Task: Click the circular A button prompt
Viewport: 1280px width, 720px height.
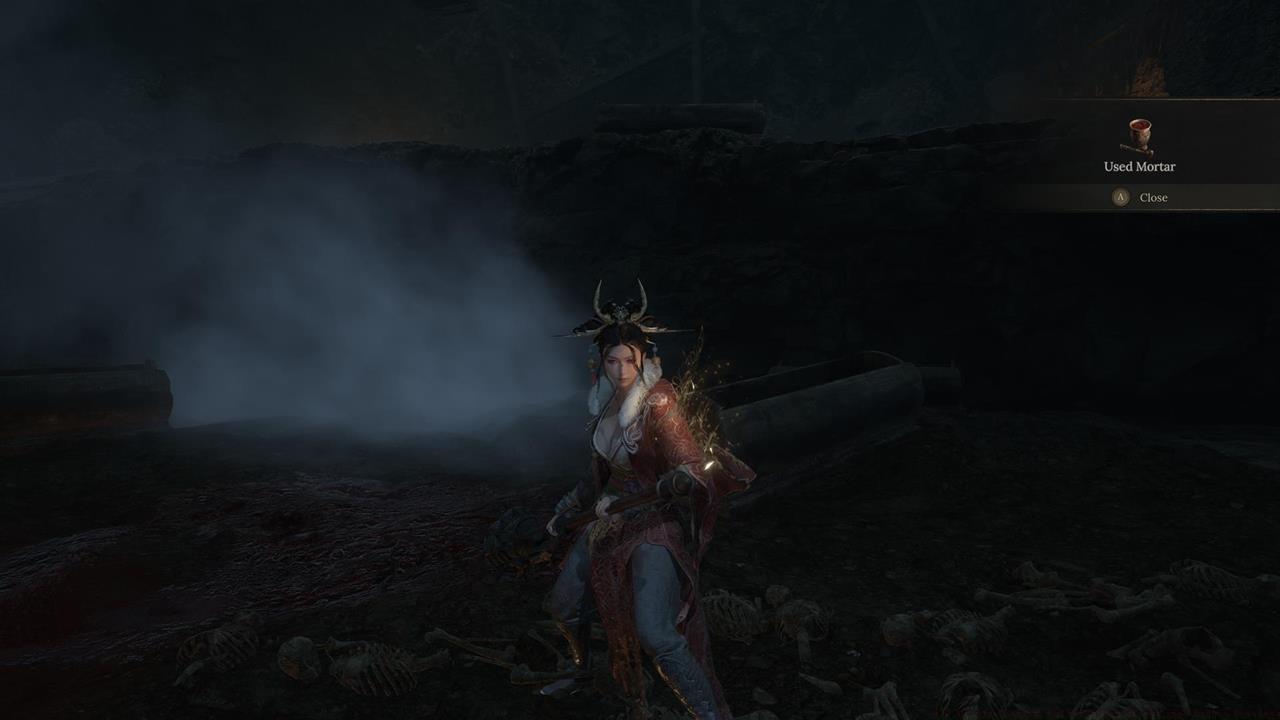Action: click(1121, 196)
